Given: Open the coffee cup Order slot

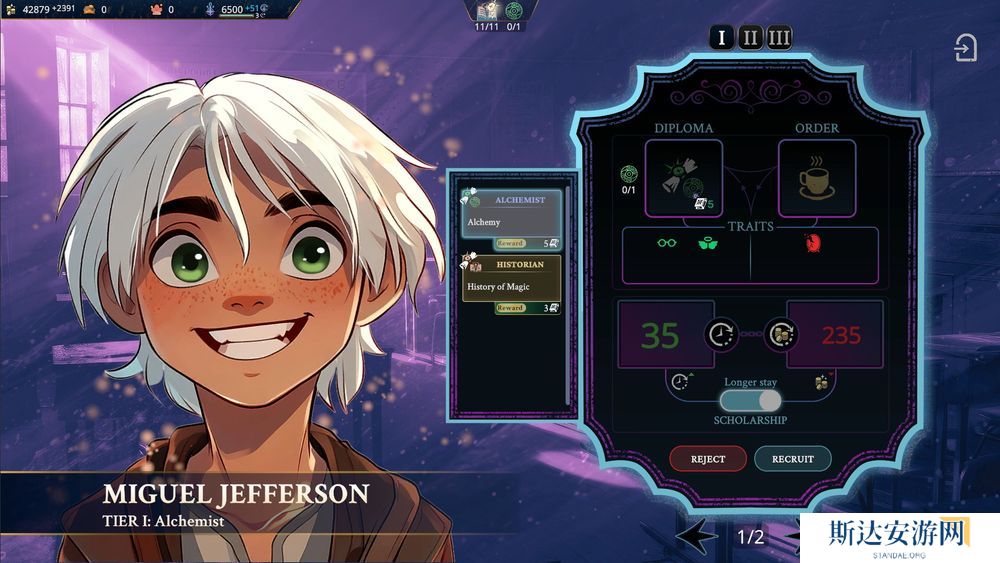Looking at the screenshot, I should (816, 178).
